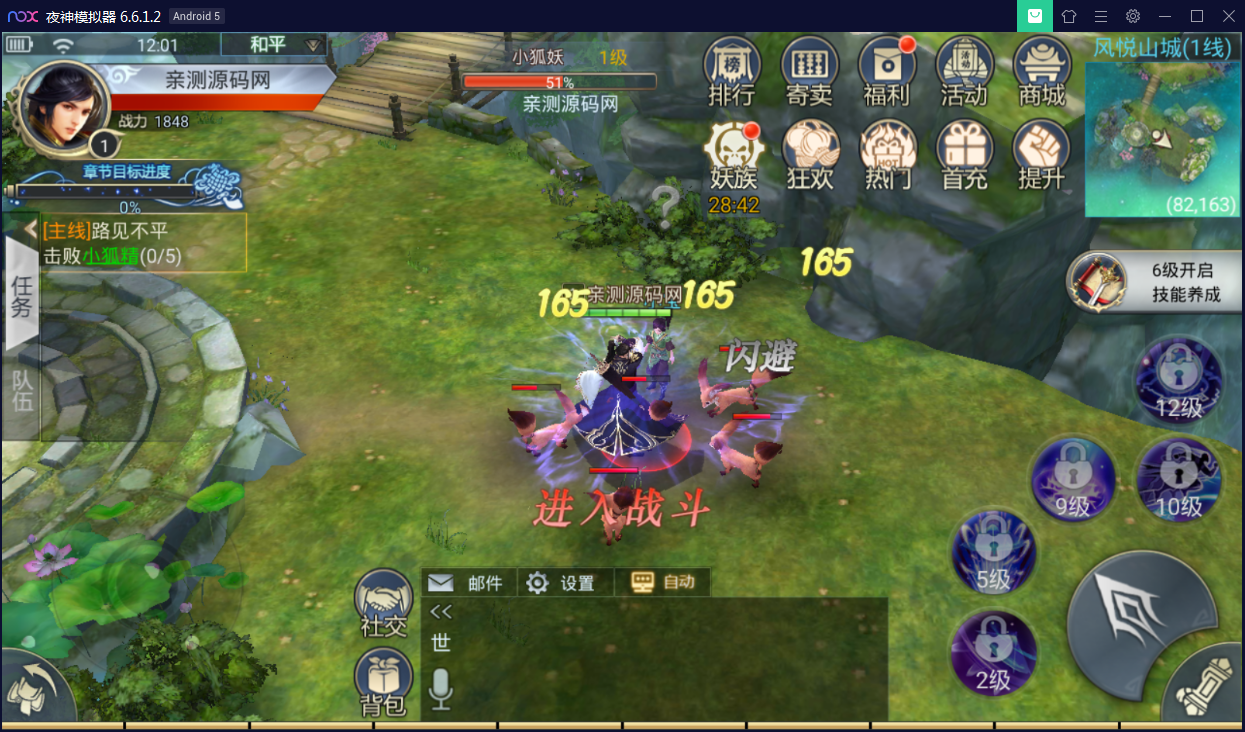
Task: Open the 首充 first recharge gift
Action: pyautogui.click(x=964, y=156)
